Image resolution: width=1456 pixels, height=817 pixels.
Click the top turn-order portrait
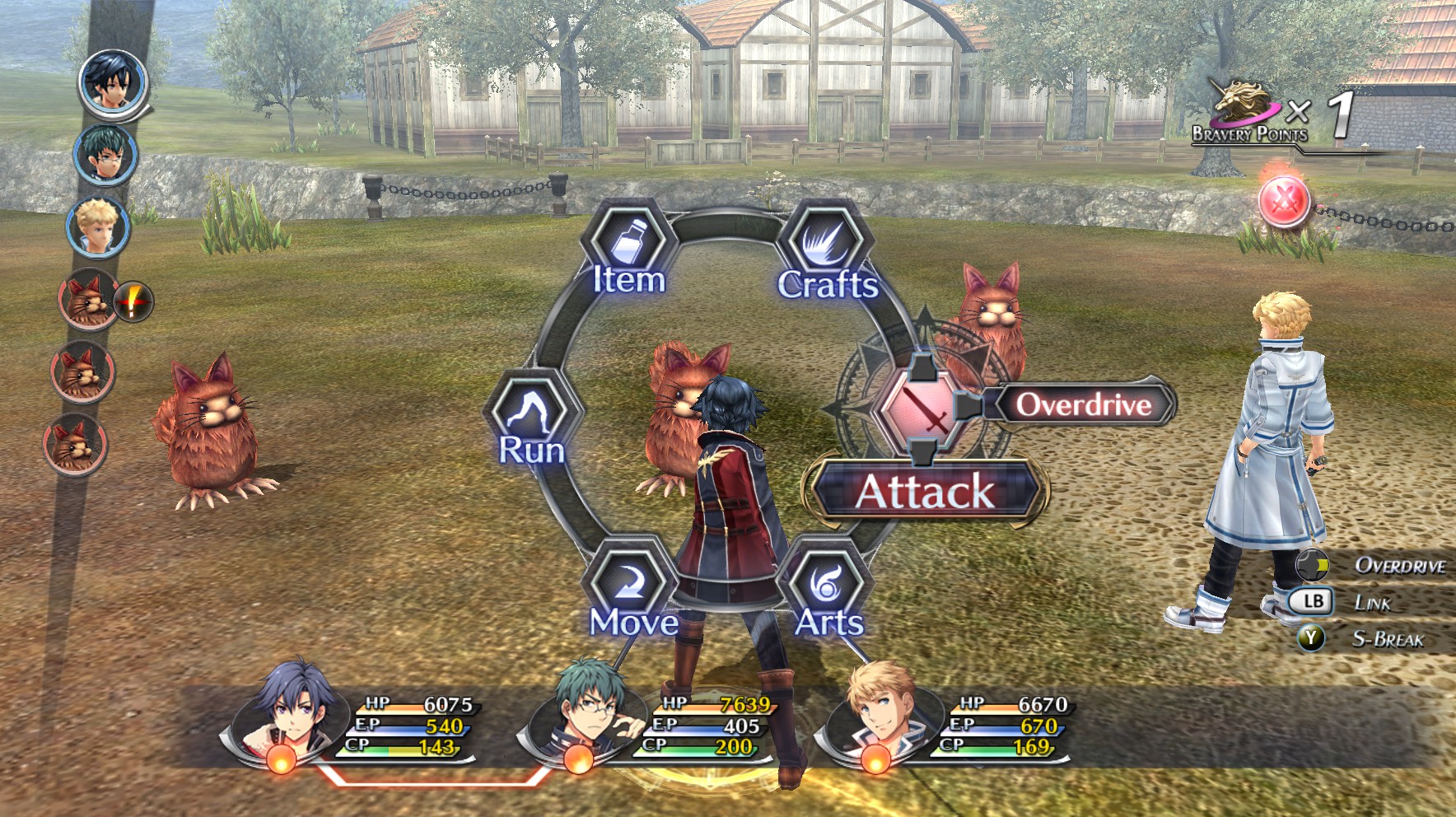(x=113, y=82)
